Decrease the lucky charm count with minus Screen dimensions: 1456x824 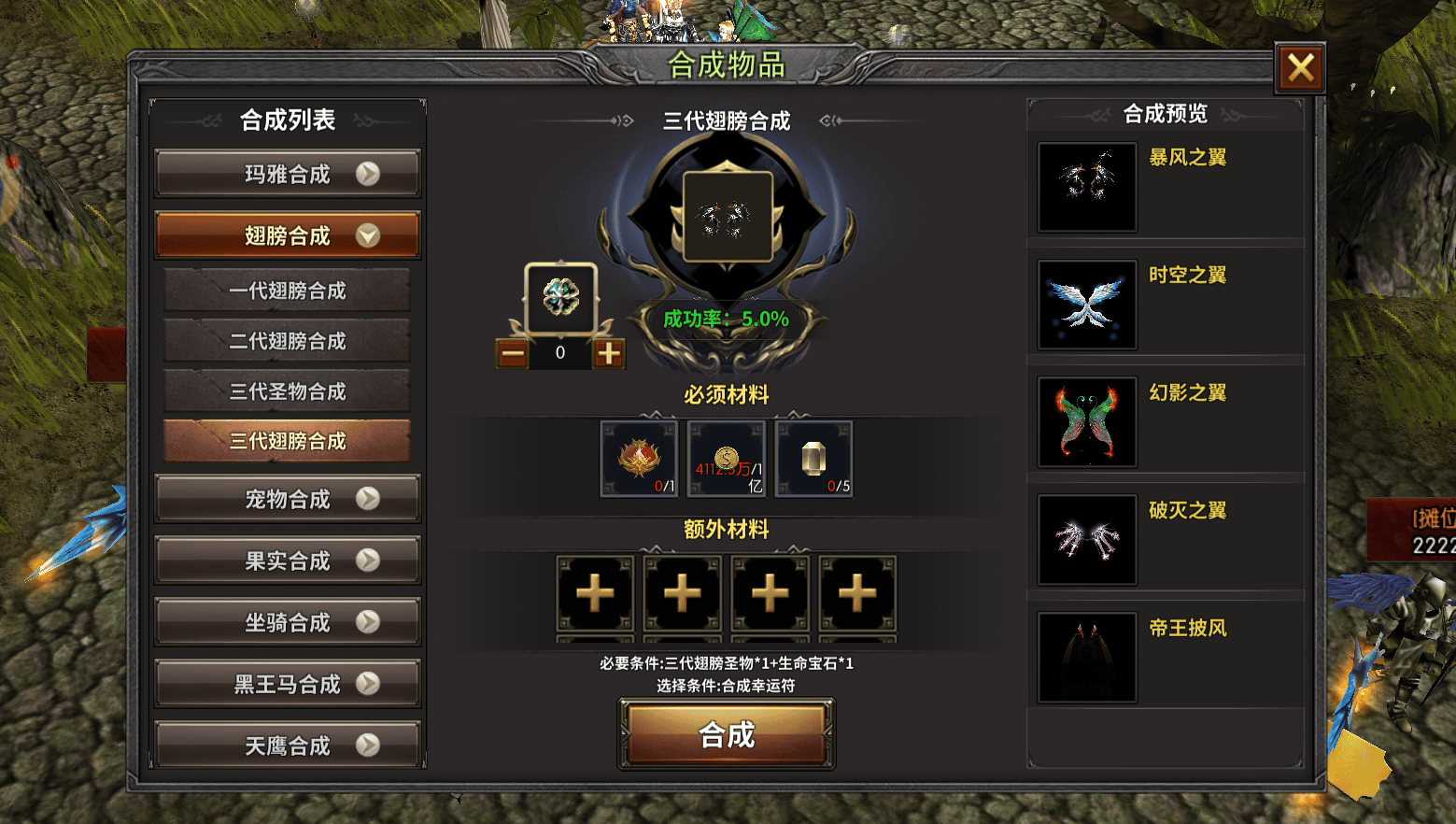(512, 353)
